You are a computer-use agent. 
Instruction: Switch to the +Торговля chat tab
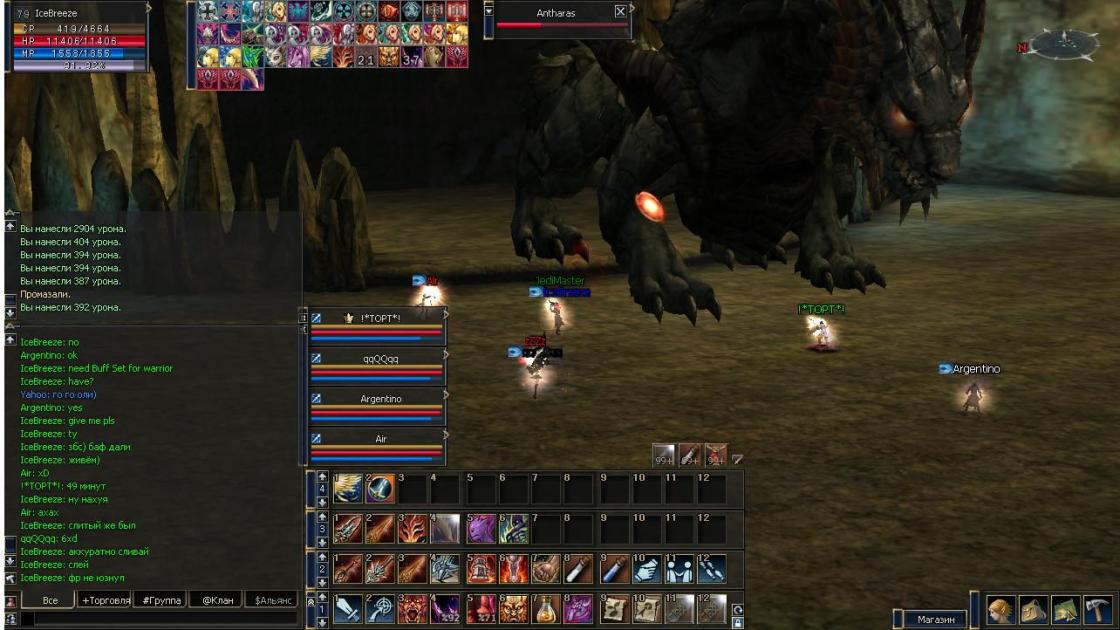point(105,600)
